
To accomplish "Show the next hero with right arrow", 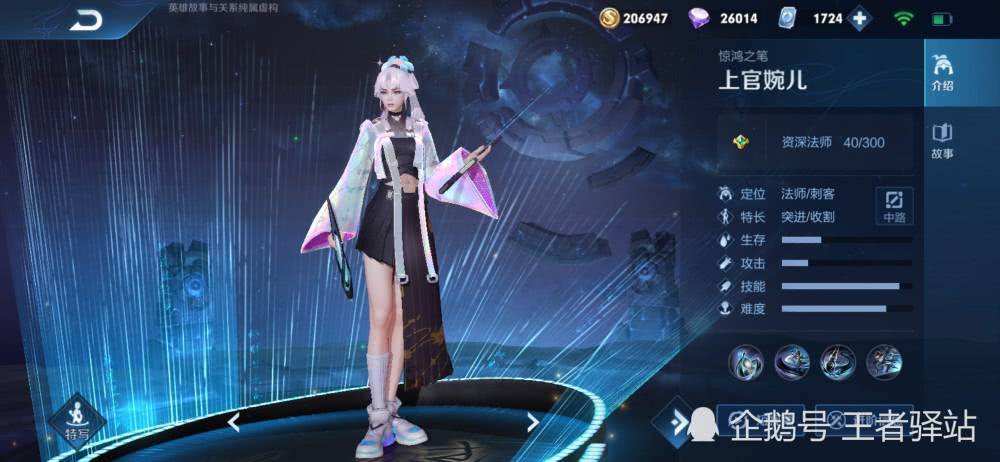I will click(532, 422).
